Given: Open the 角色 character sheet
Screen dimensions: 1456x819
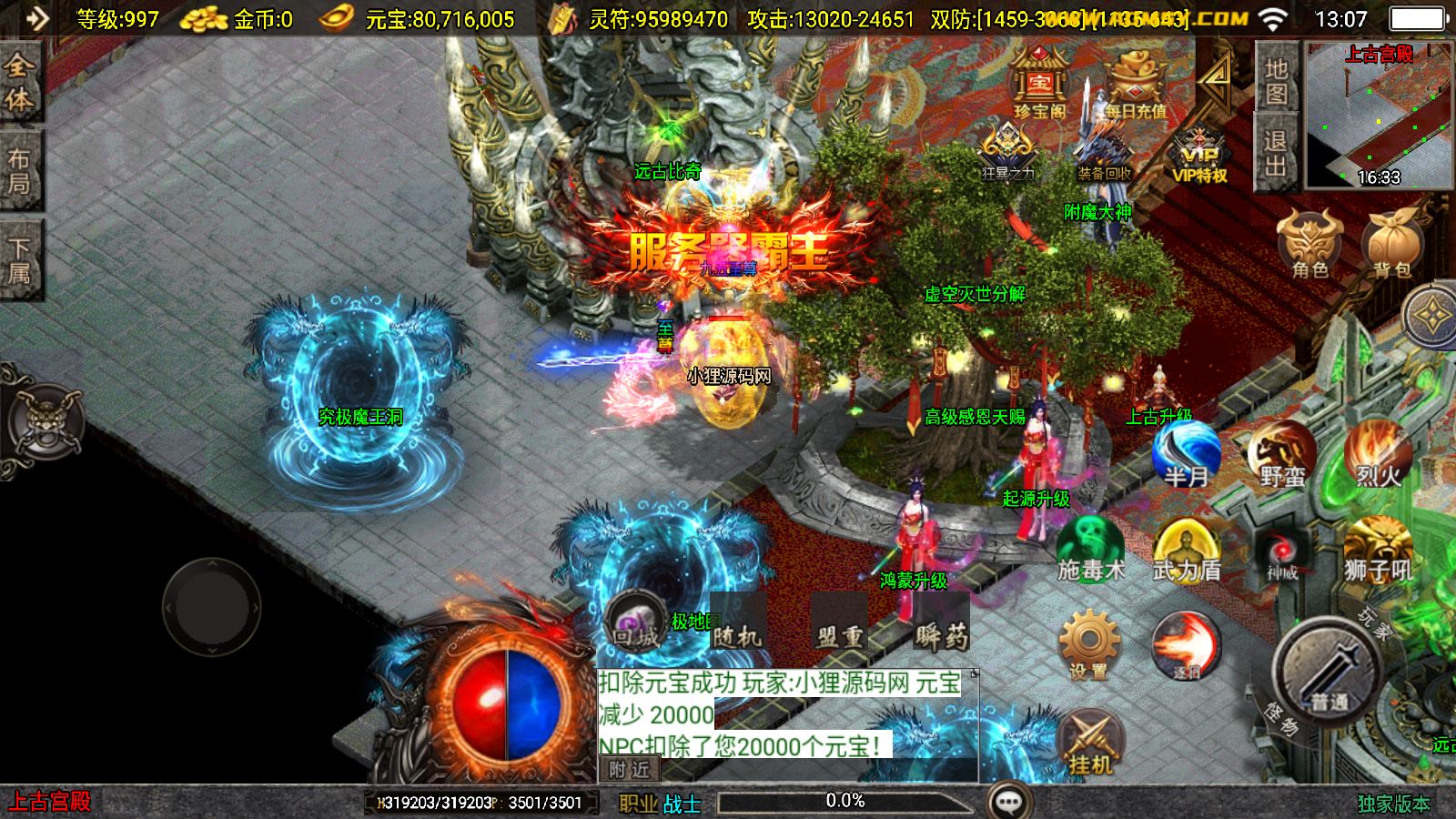Looking at the screenshot, I should click(1310, 244).
